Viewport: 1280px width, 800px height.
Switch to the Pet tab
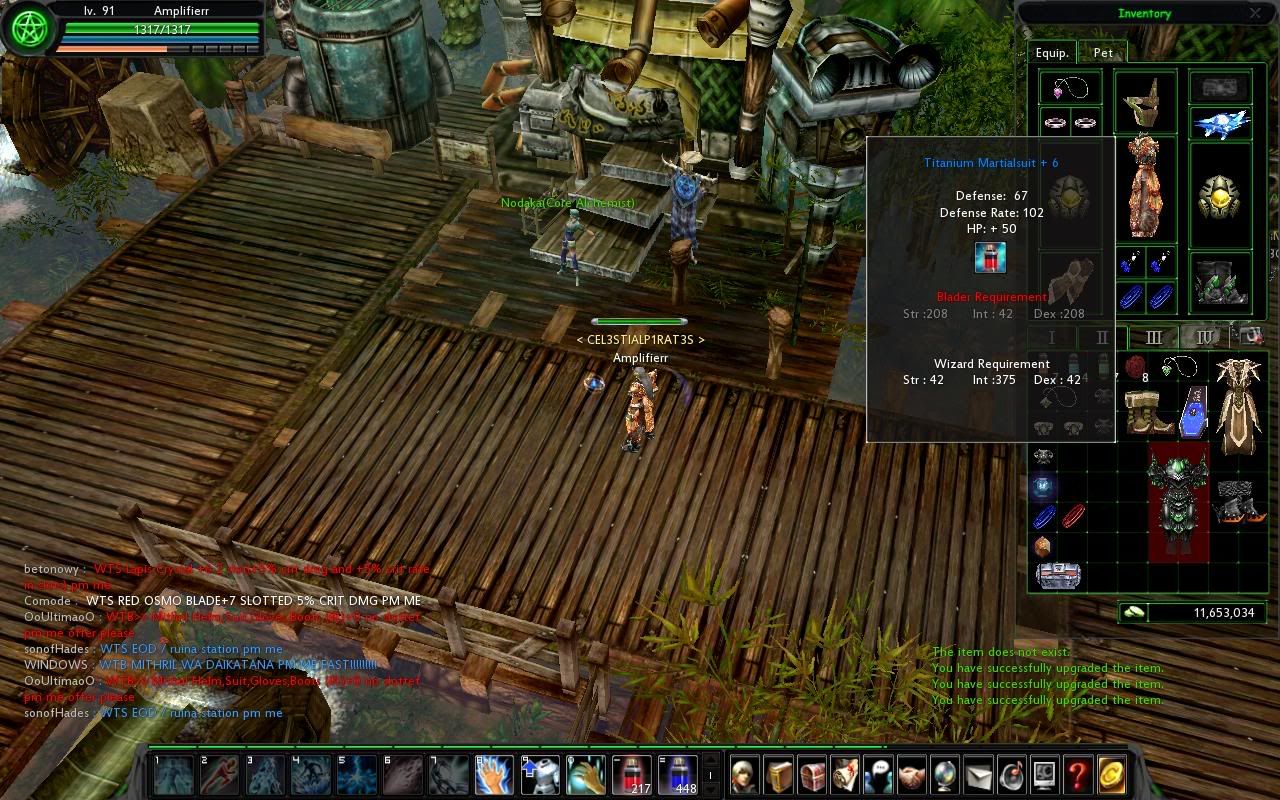[1103, 53]
